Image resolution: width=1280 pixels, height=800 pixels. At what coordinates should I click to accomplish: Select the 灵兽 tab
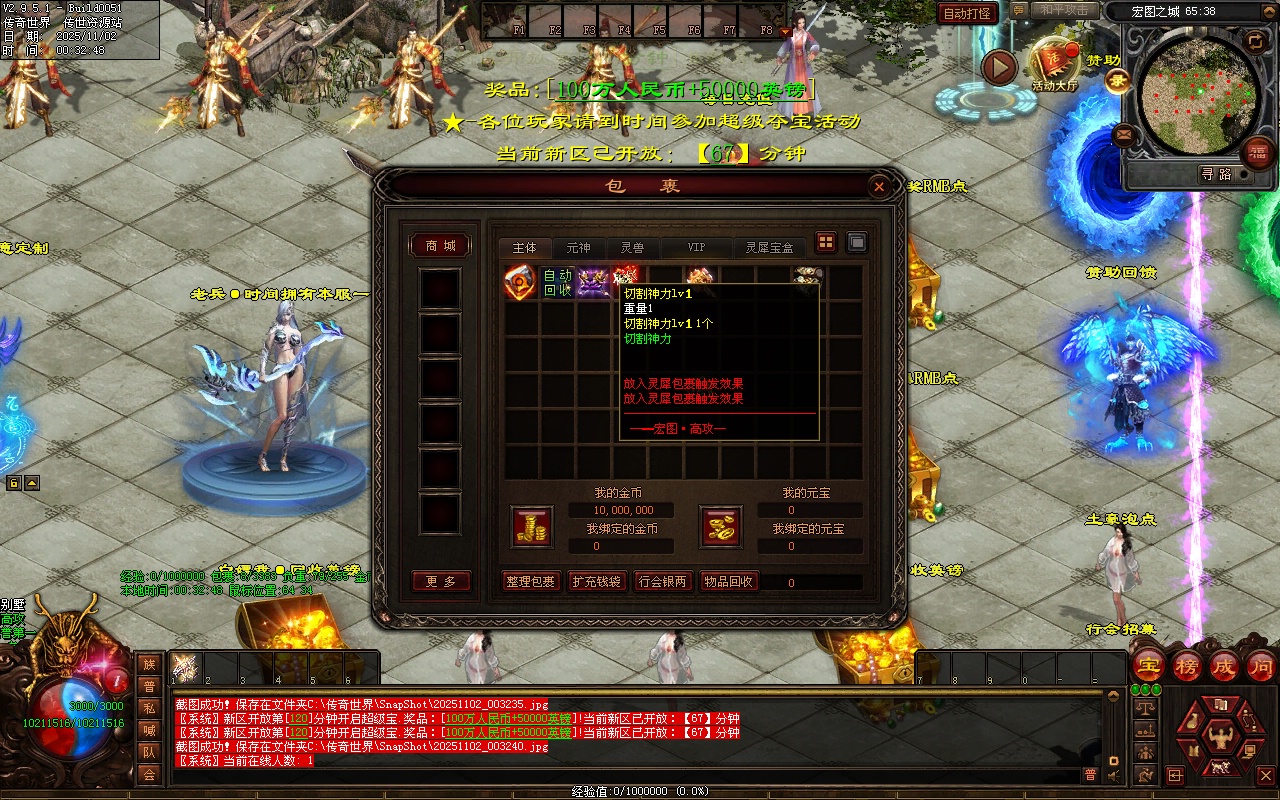pos(632,248)
